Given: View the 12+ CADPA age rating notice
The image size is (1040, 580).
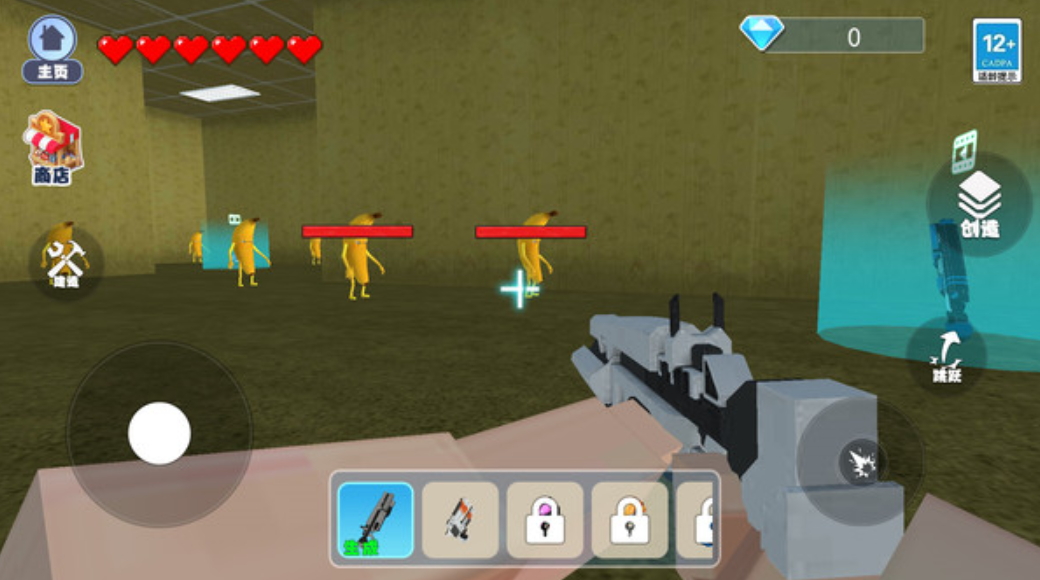Looking at the screenshot, I should pos(996,50).
